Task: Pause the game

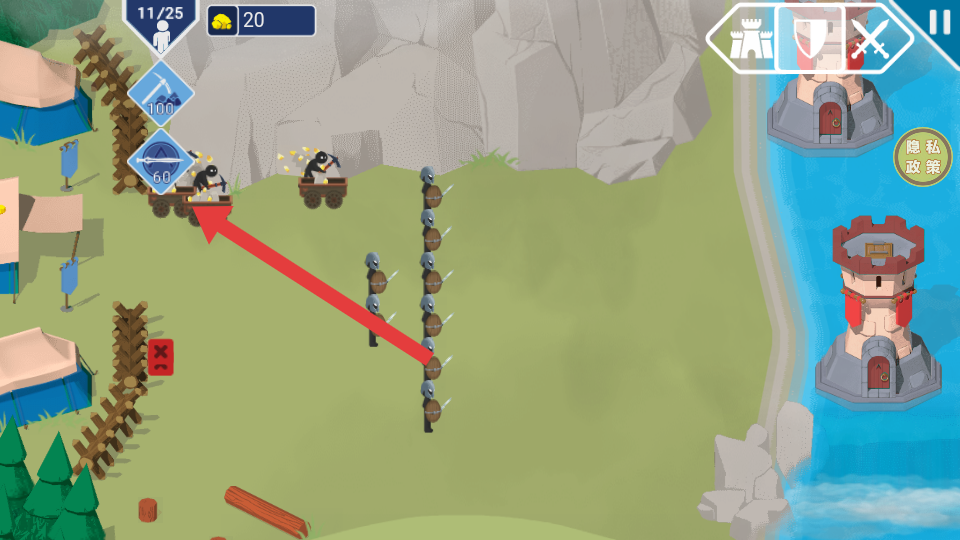Action: coord(939,22)
